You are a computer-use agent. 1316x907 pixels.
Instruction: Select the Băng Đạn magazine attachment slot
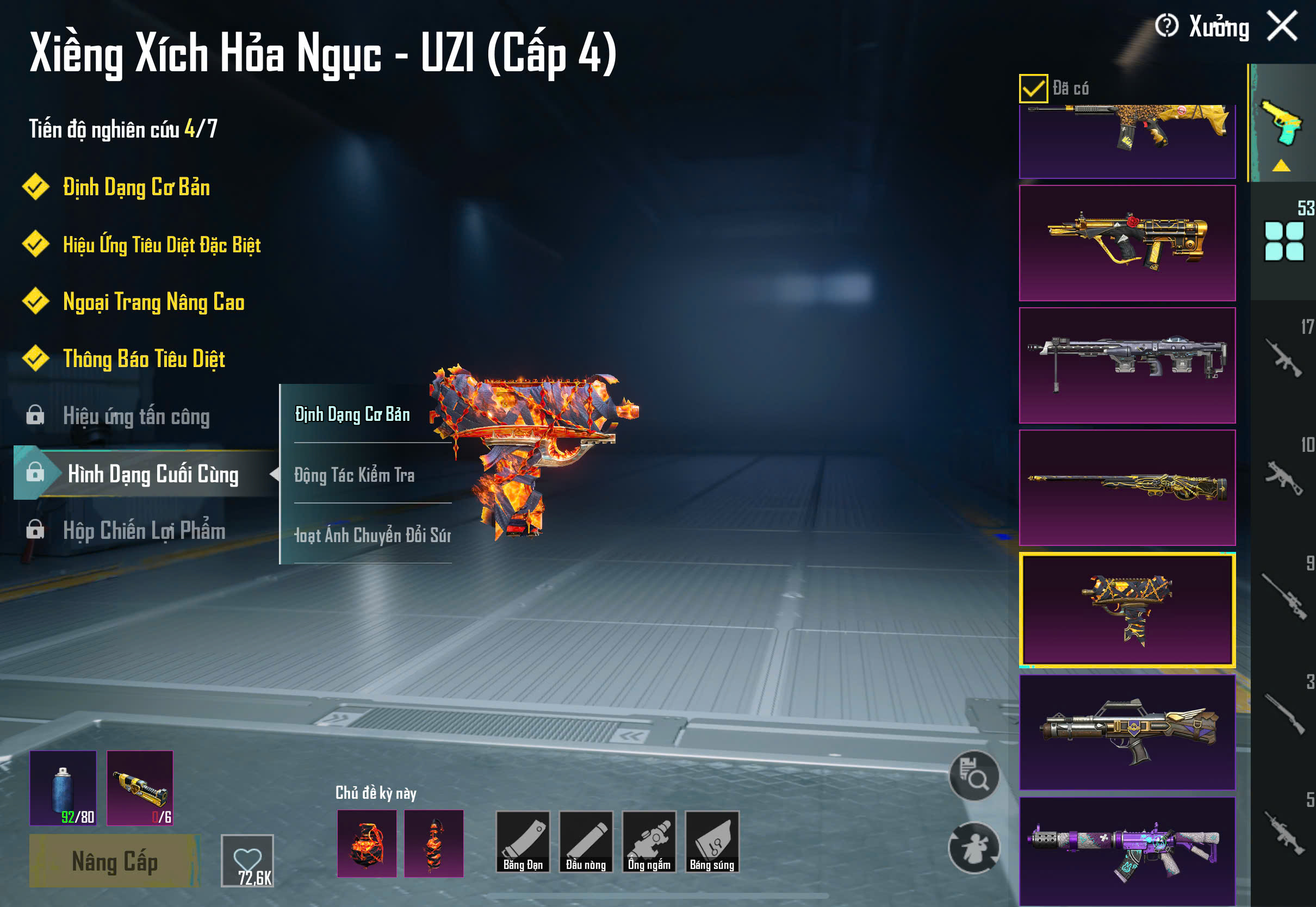tap(523, 842)
